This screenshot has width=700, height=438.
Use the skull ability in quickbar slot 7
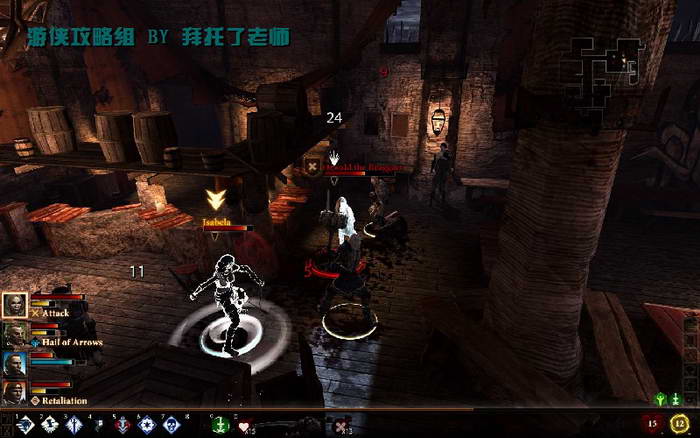click(172, 426)
